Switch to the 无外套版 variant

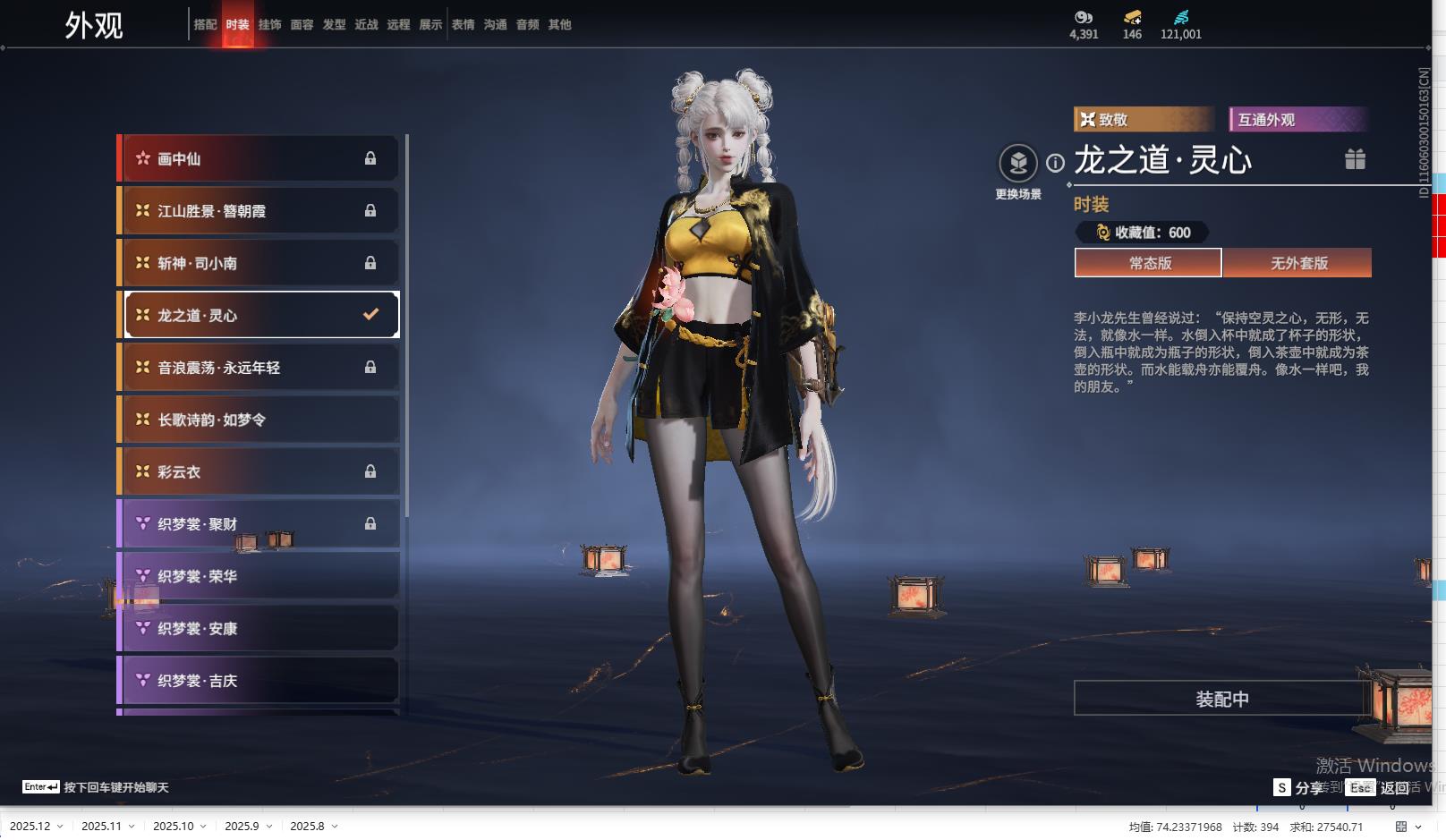pos(1298,263)
